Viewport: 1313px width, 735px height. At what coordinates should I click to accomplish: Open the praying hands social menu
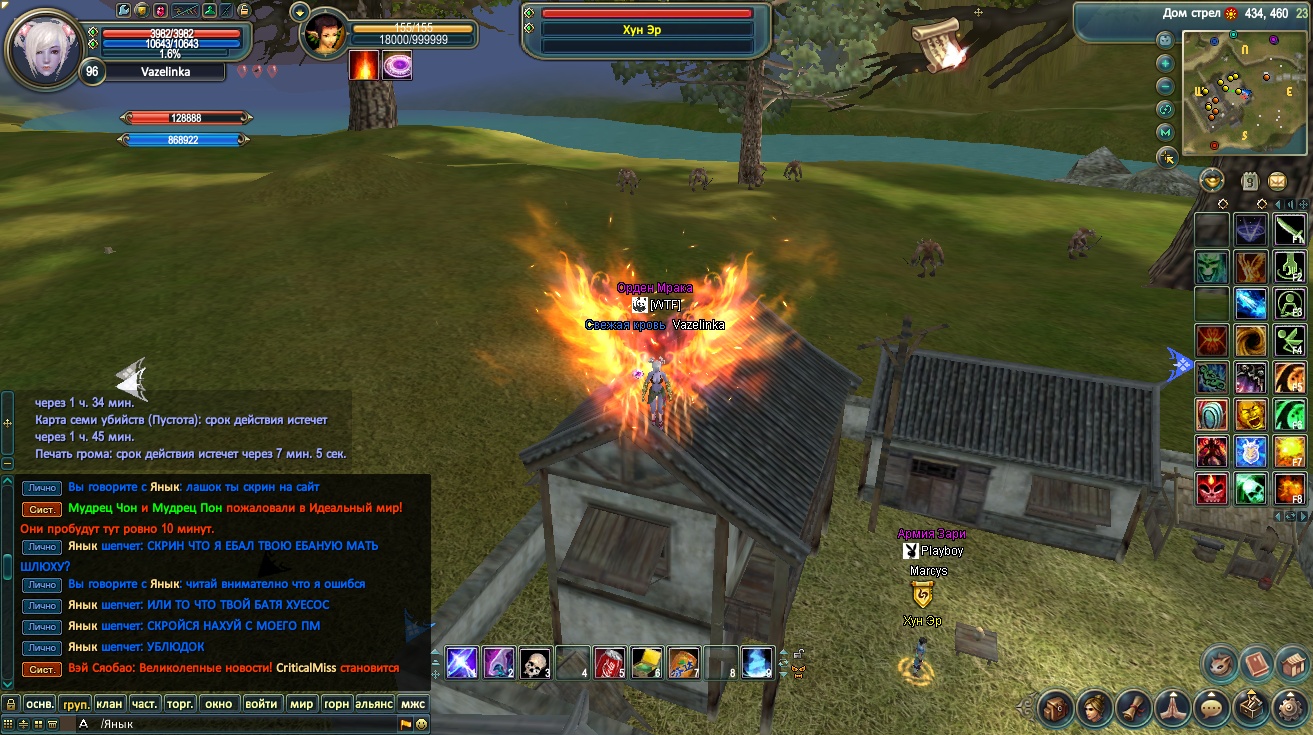click(1172, 709)
